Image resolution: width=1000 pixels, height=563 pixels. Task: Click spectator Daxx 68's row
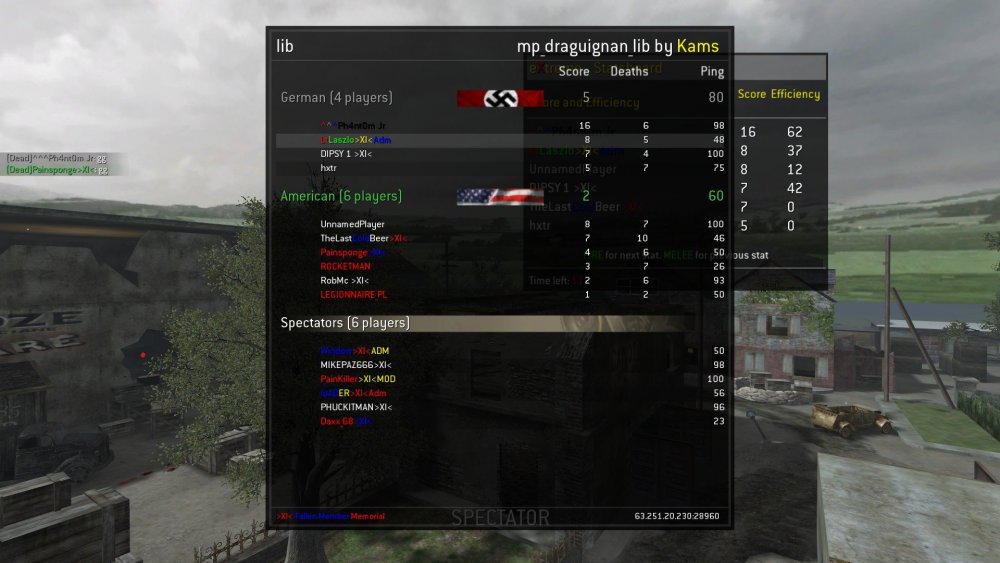(346, 421)
